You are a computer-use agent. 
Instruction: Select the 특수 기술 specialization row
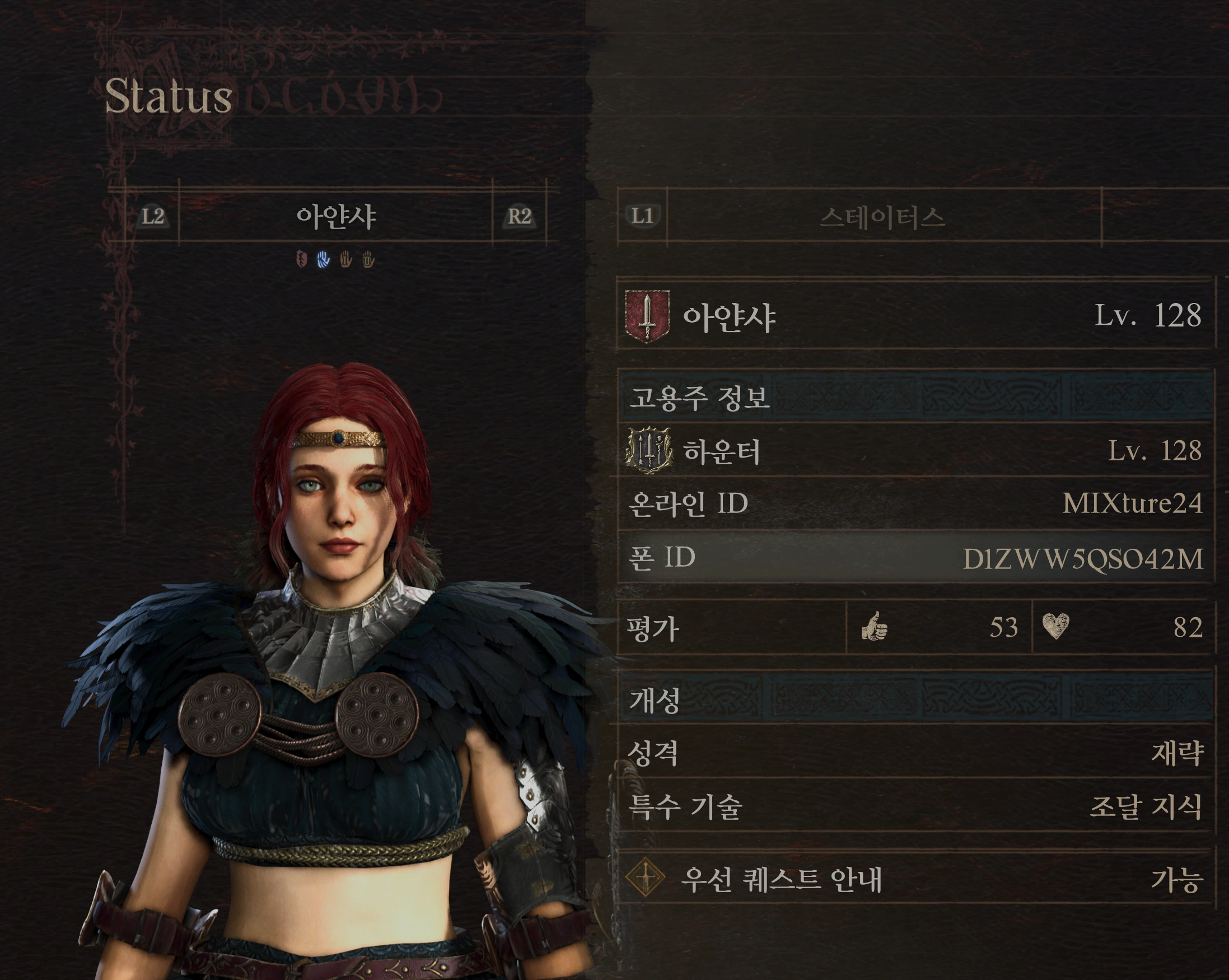[914, 806]
